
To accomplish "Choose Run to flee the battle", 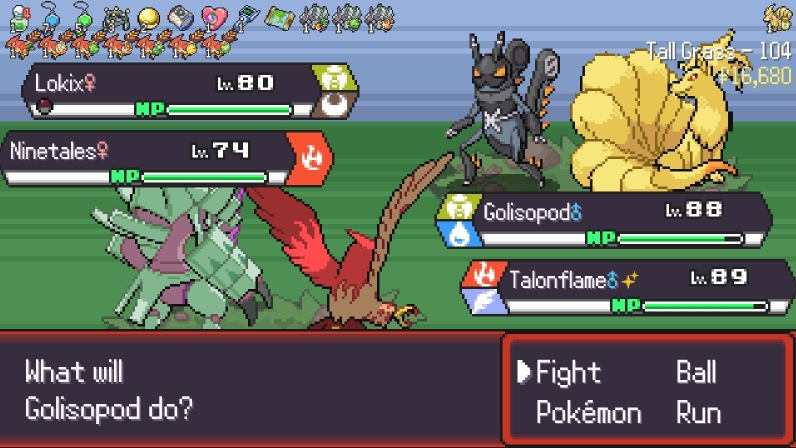I will coord(698,412).
